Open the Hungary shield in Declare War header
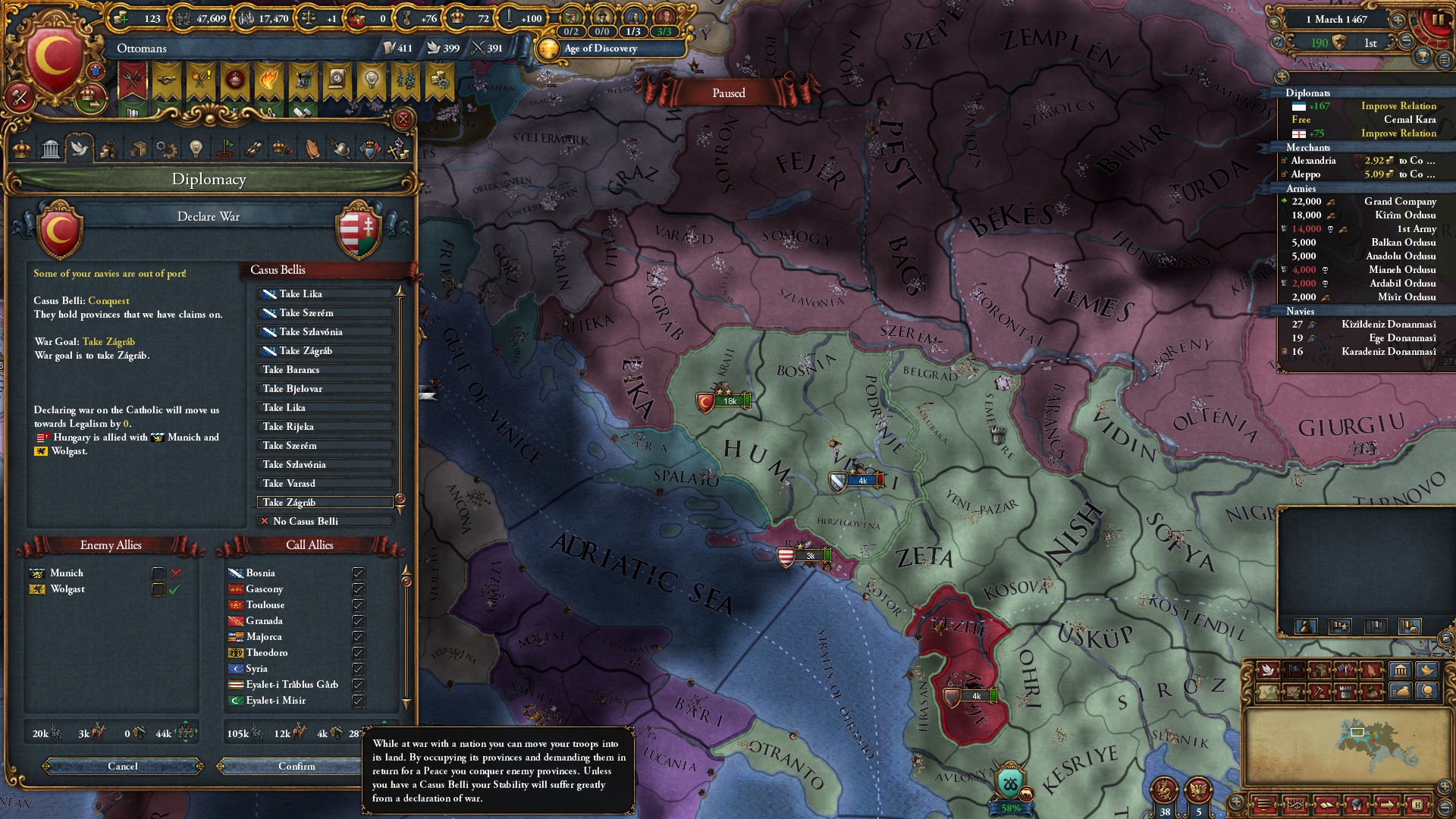This screenshot has width=1456, height=819. pyautogui.click(x=358, y=229)
